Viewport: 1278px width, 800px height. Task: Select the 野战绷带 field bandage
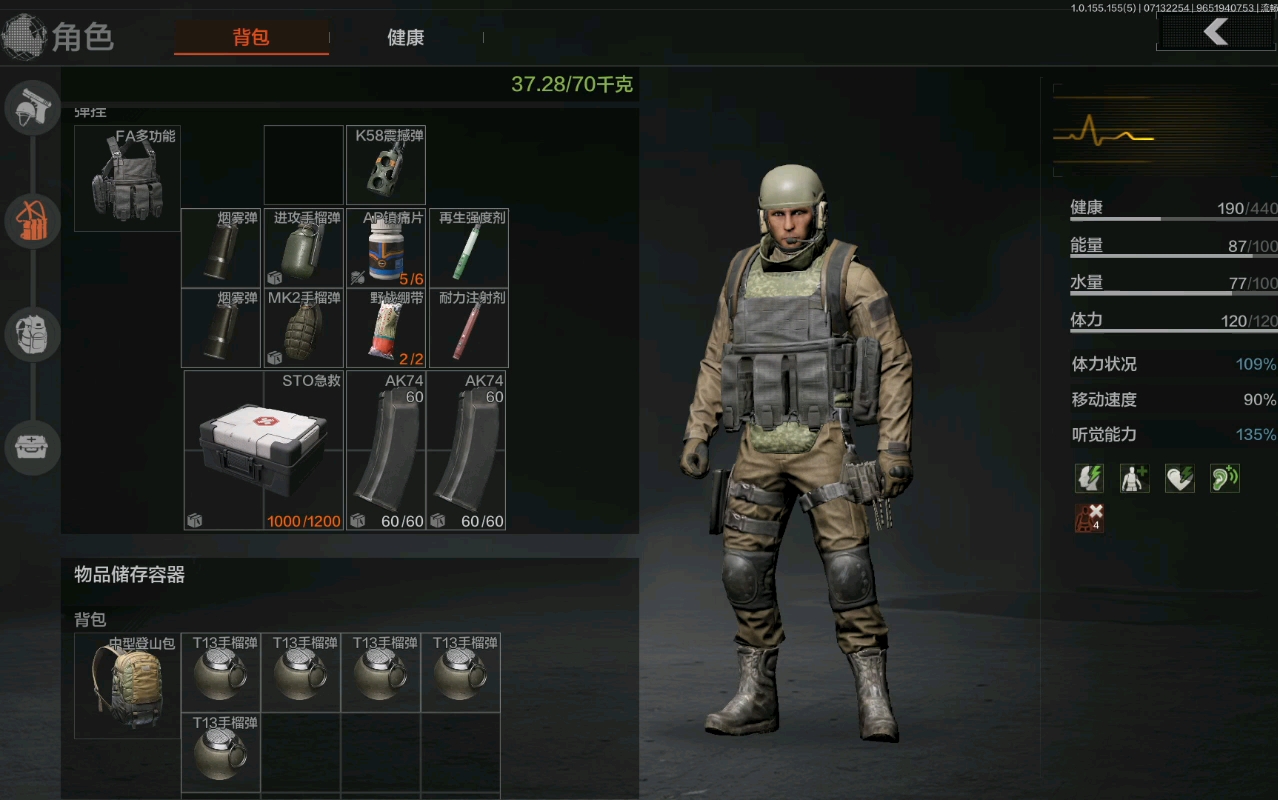pos(385,328)
